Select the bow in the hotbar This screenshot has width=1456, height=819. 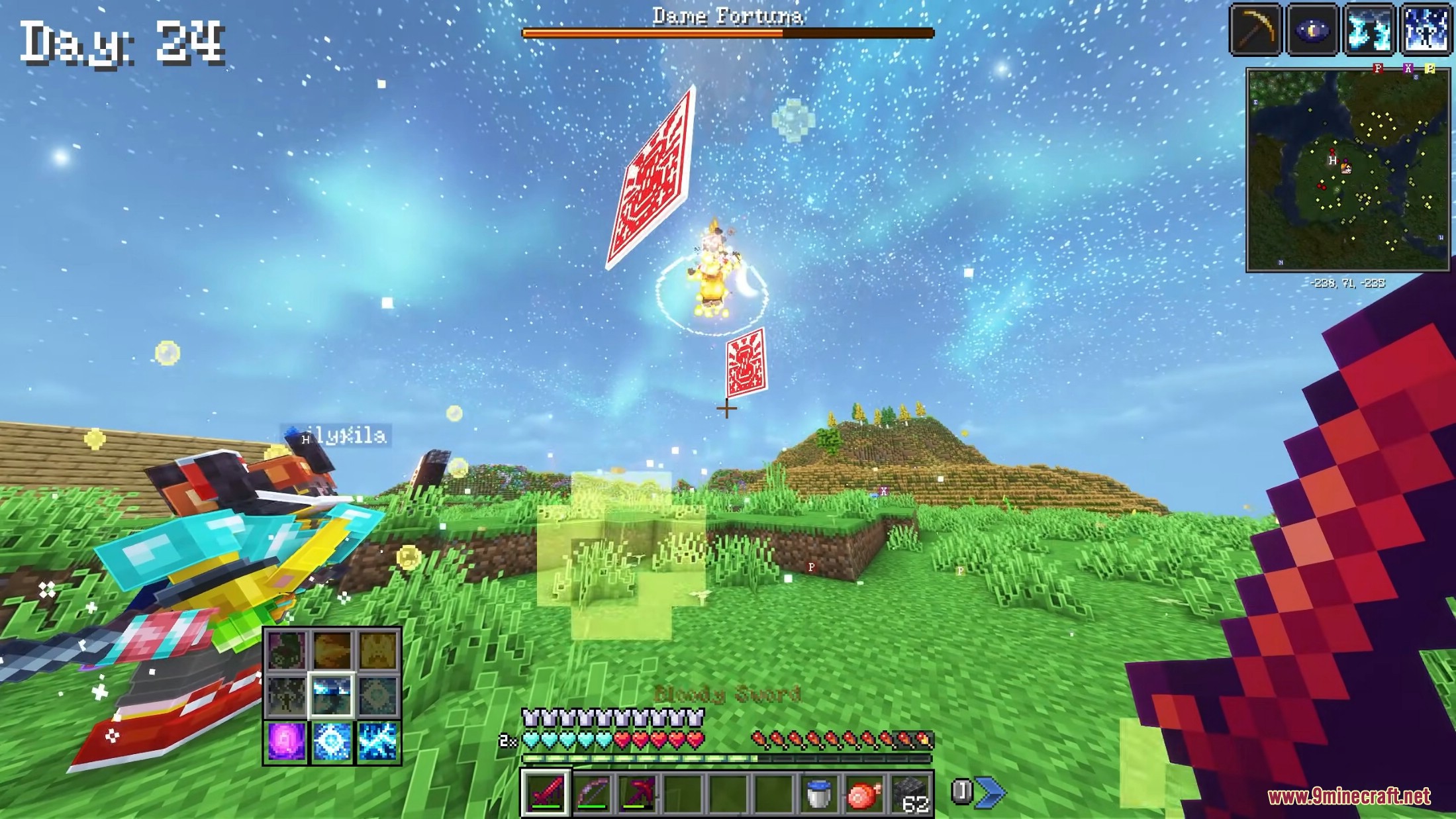point(592,793)
